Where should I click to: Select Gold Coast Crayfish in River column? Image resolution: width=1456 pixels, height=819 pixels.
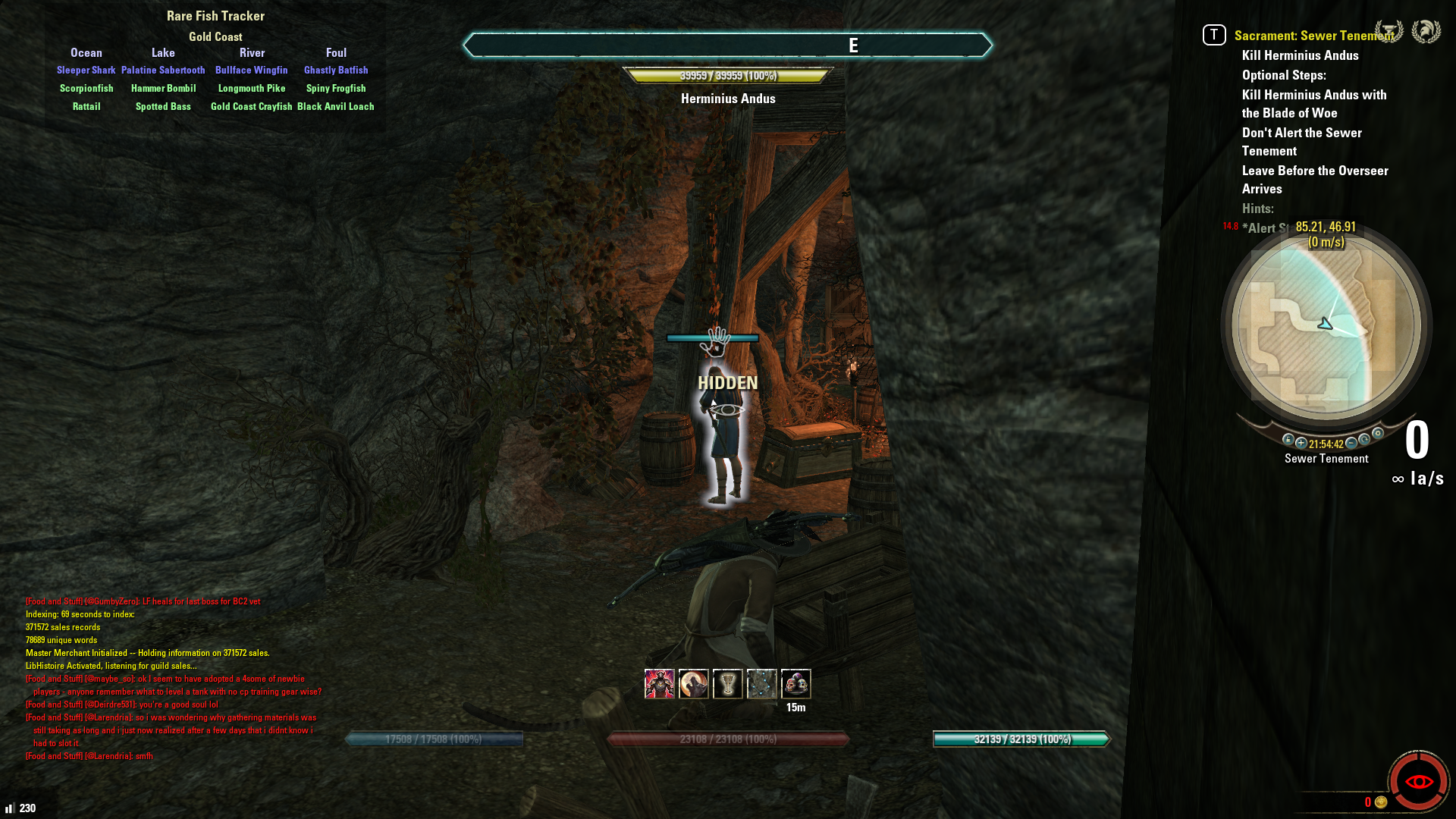click(x=251, y=107)
